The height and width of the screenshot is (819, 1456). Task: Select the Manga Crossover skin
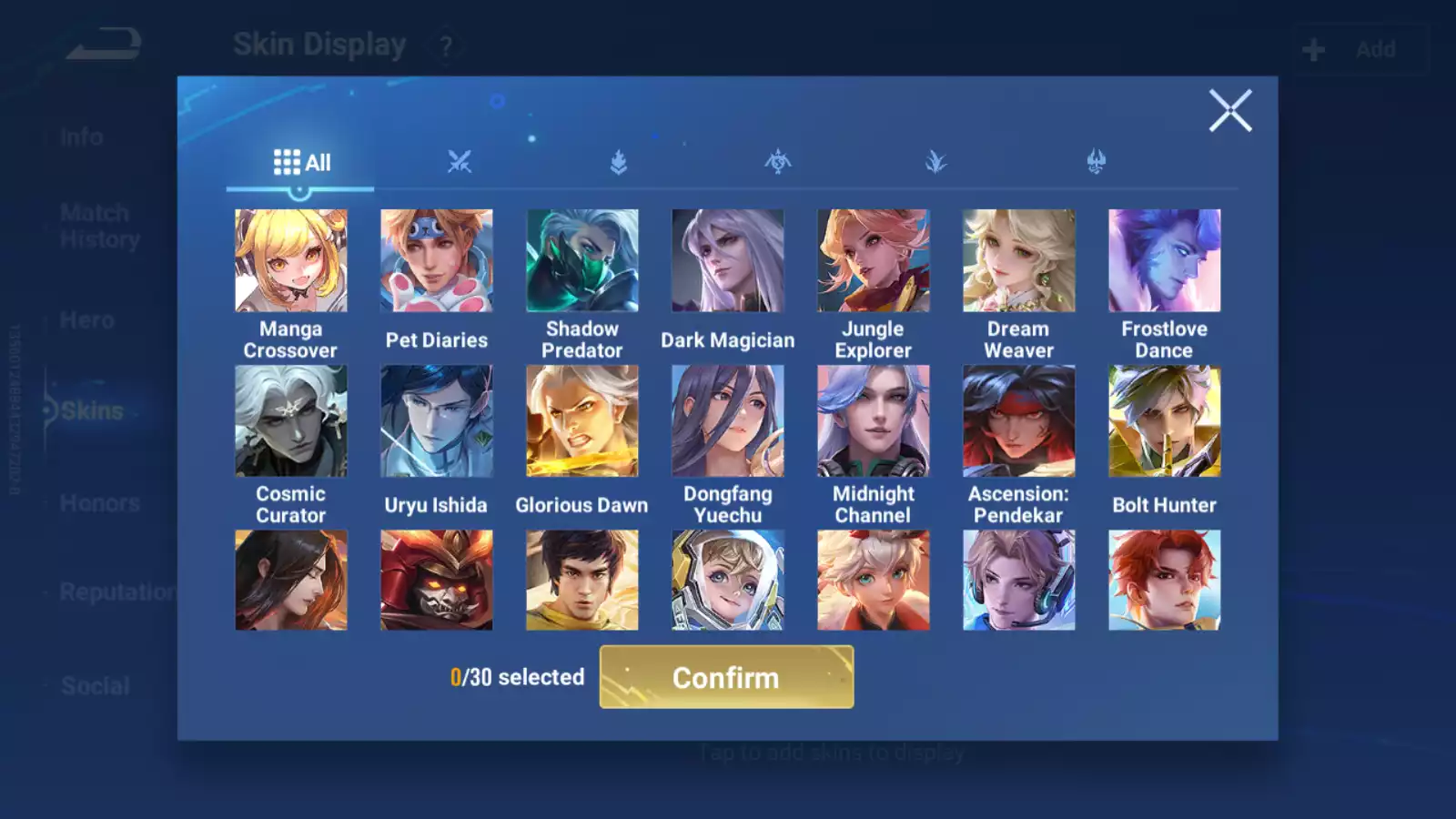[x=290, y=261]
